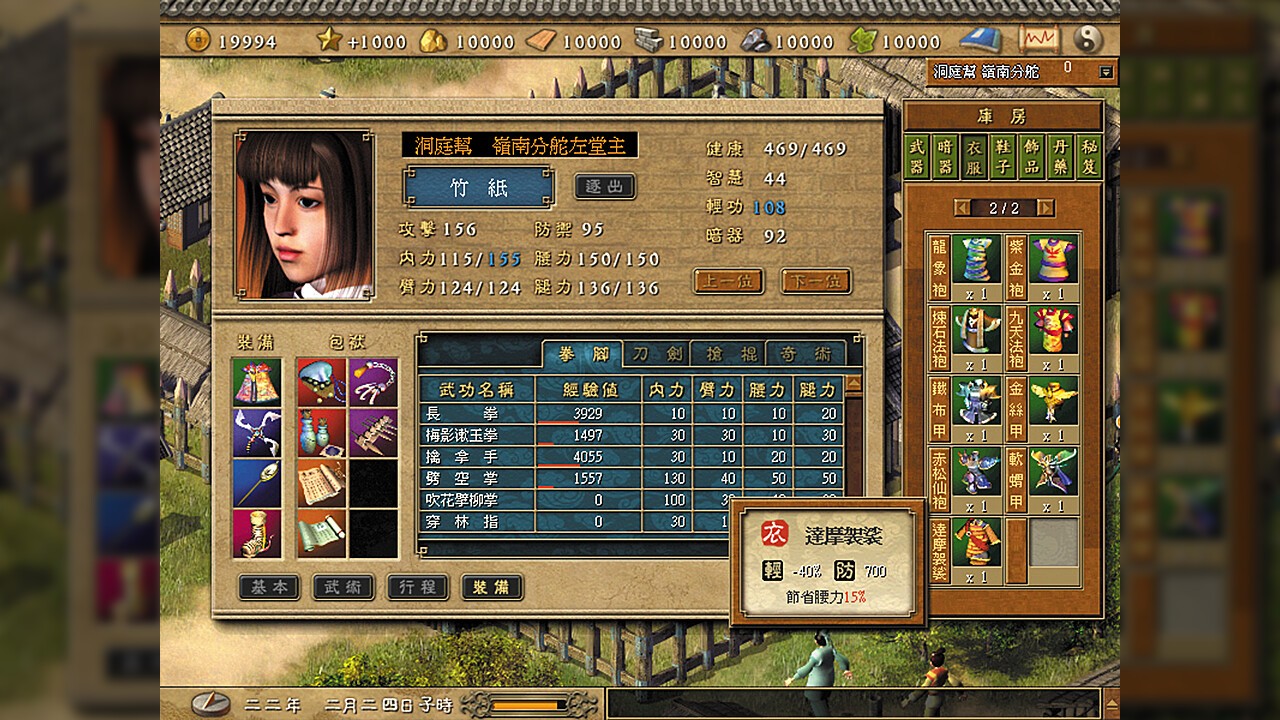Open the 裝備 equipment page
Screen dimensions: 1280x720
(x=492, y=587)
